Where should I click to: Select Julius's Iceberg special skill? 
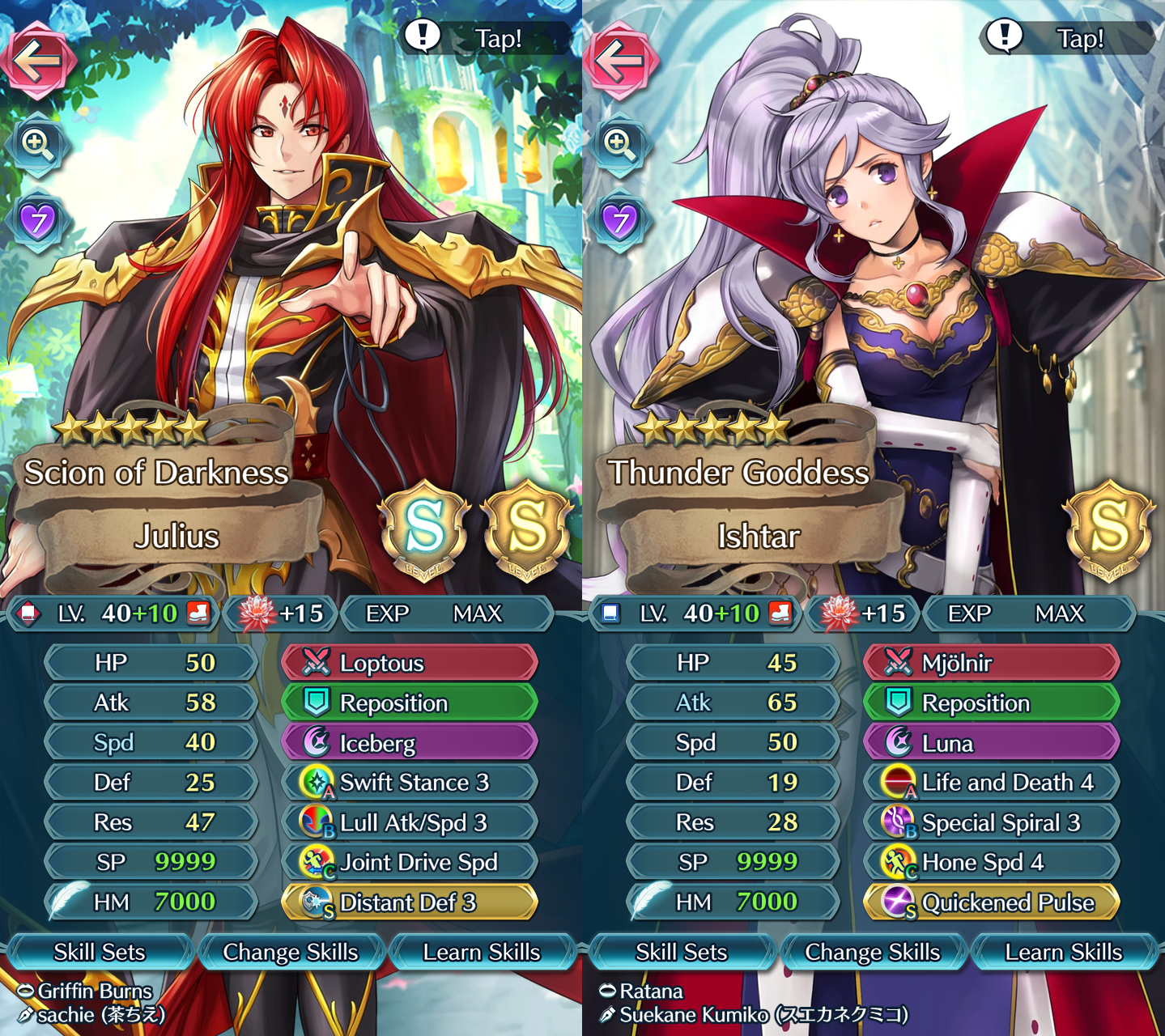point(409,741)
